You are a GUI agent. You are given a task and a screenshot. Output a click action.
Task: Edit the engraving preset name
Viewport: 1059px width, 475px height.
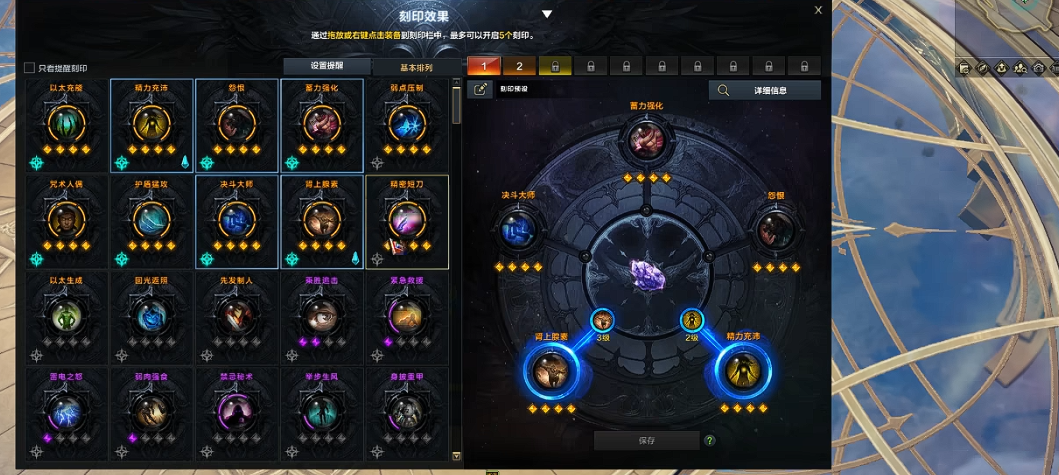480,89
